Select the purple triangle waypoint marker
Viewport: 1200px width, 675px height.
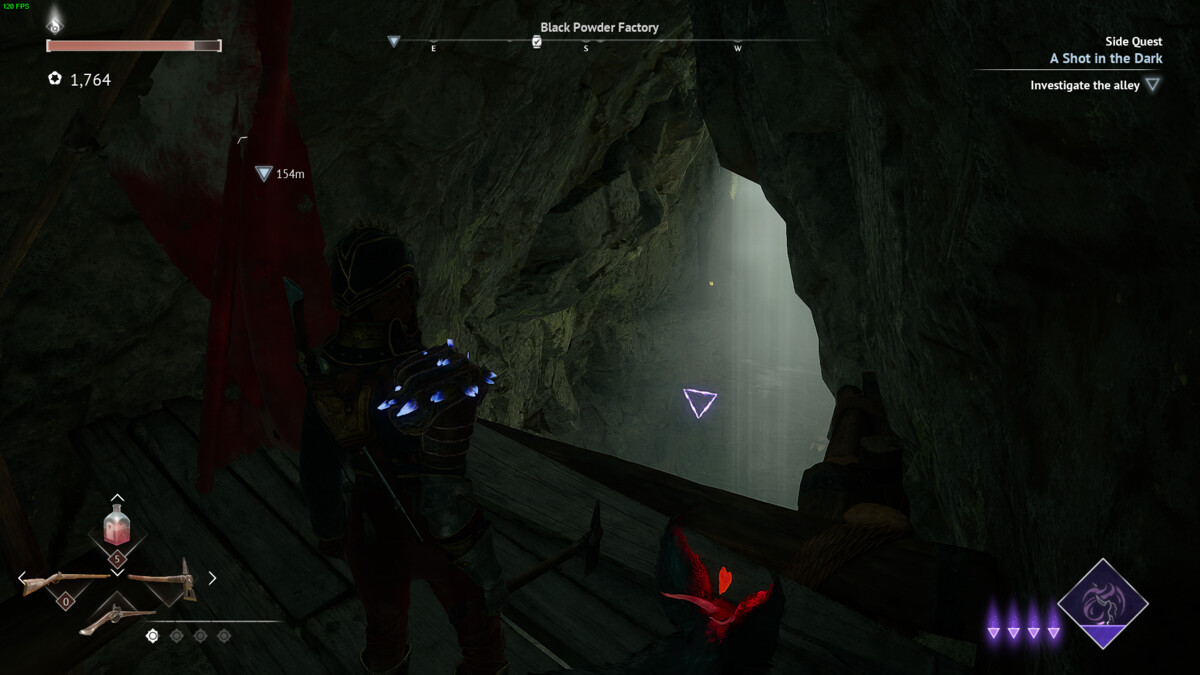(699, 402)
